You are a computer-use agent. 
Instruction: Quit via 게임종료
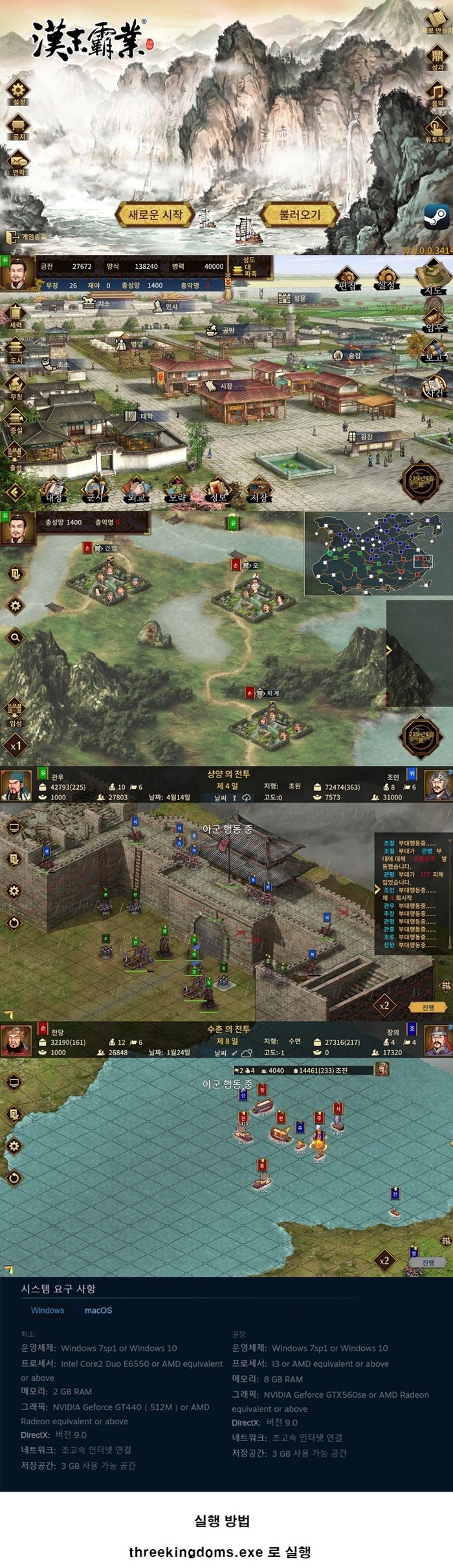tap(27, 237)
